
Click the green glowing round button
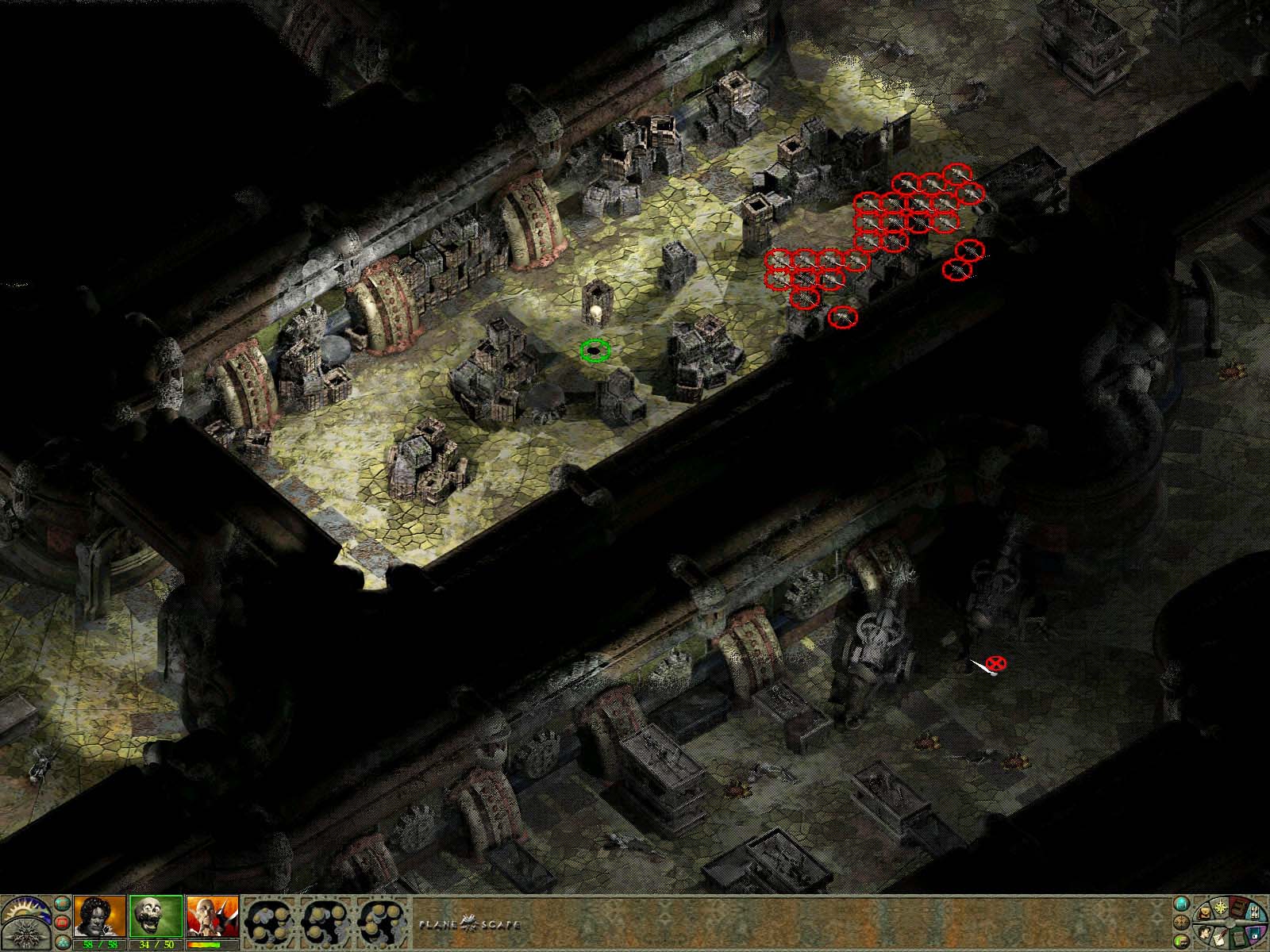1182,942
